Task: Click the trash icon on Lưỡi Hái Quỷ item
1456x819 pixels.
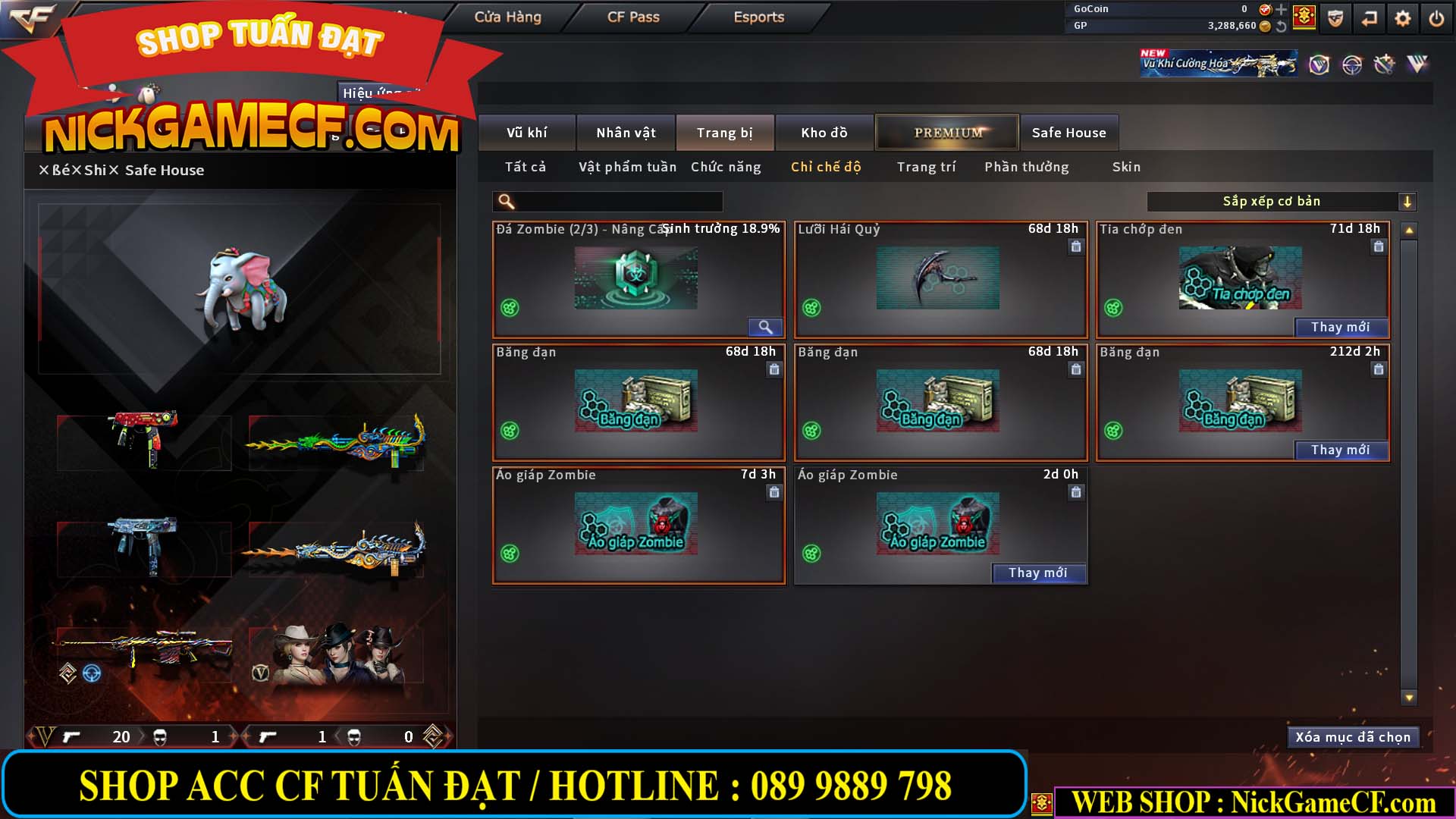Action: pos(1075,247)
